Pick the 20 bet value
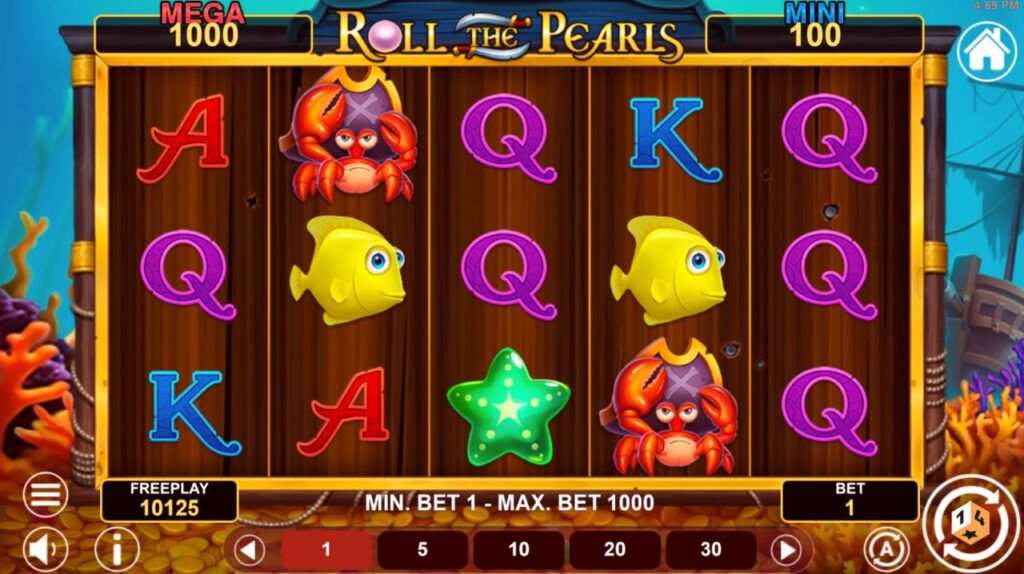 [614, 550]
